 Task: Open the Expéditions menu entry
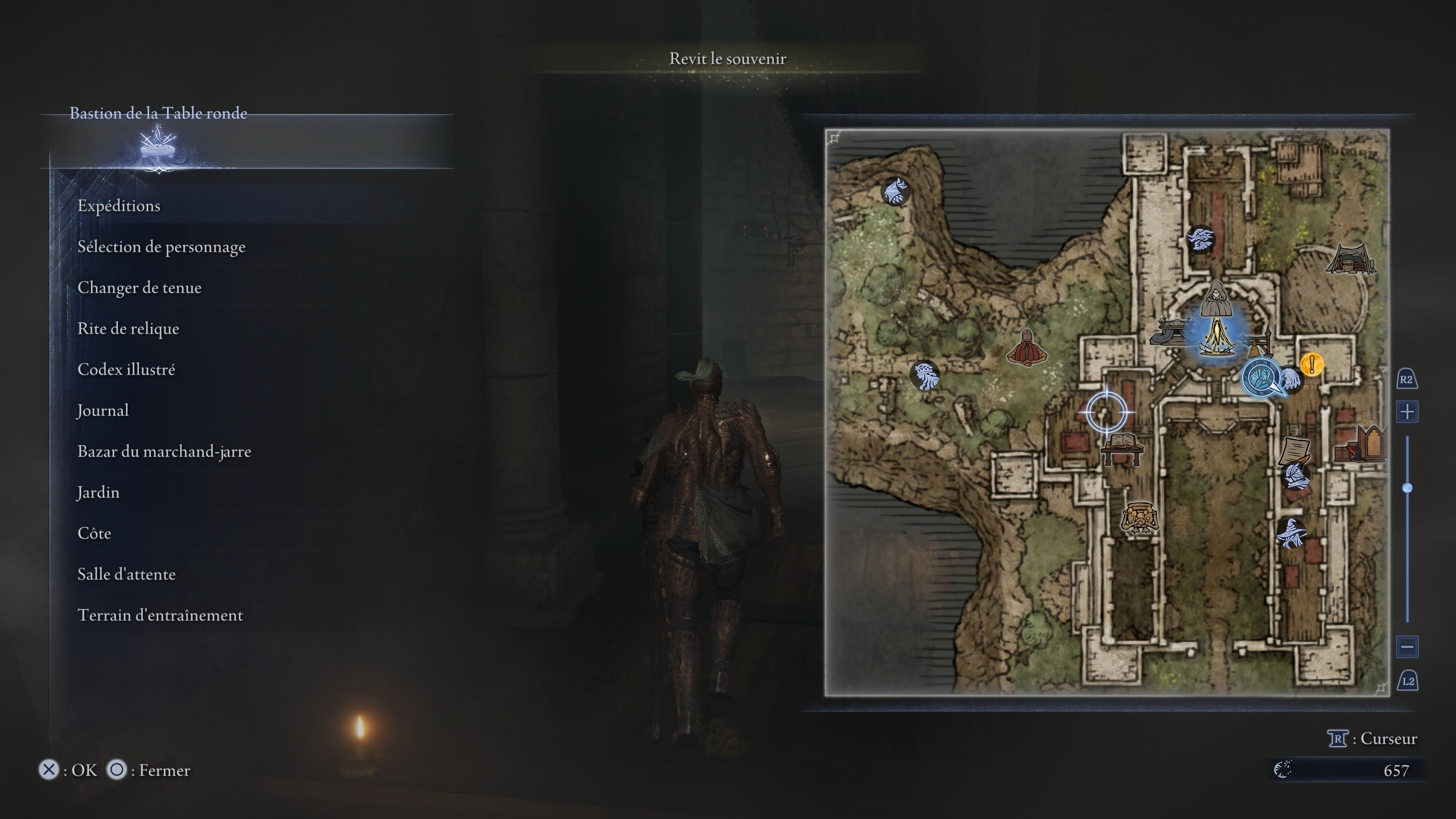[x=119, y=206]
